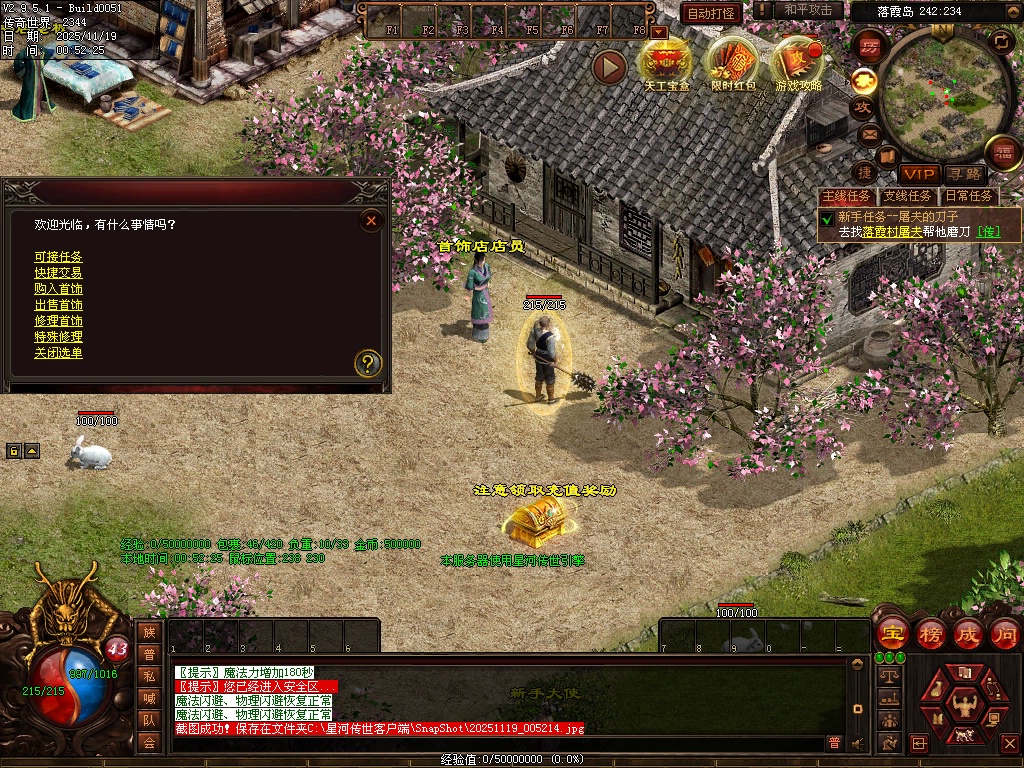Image resolution: width=1024 pixels, height=768 pixels.
Task: Open the 游戏攻略 game guide icon
Action: click(799, 60)
